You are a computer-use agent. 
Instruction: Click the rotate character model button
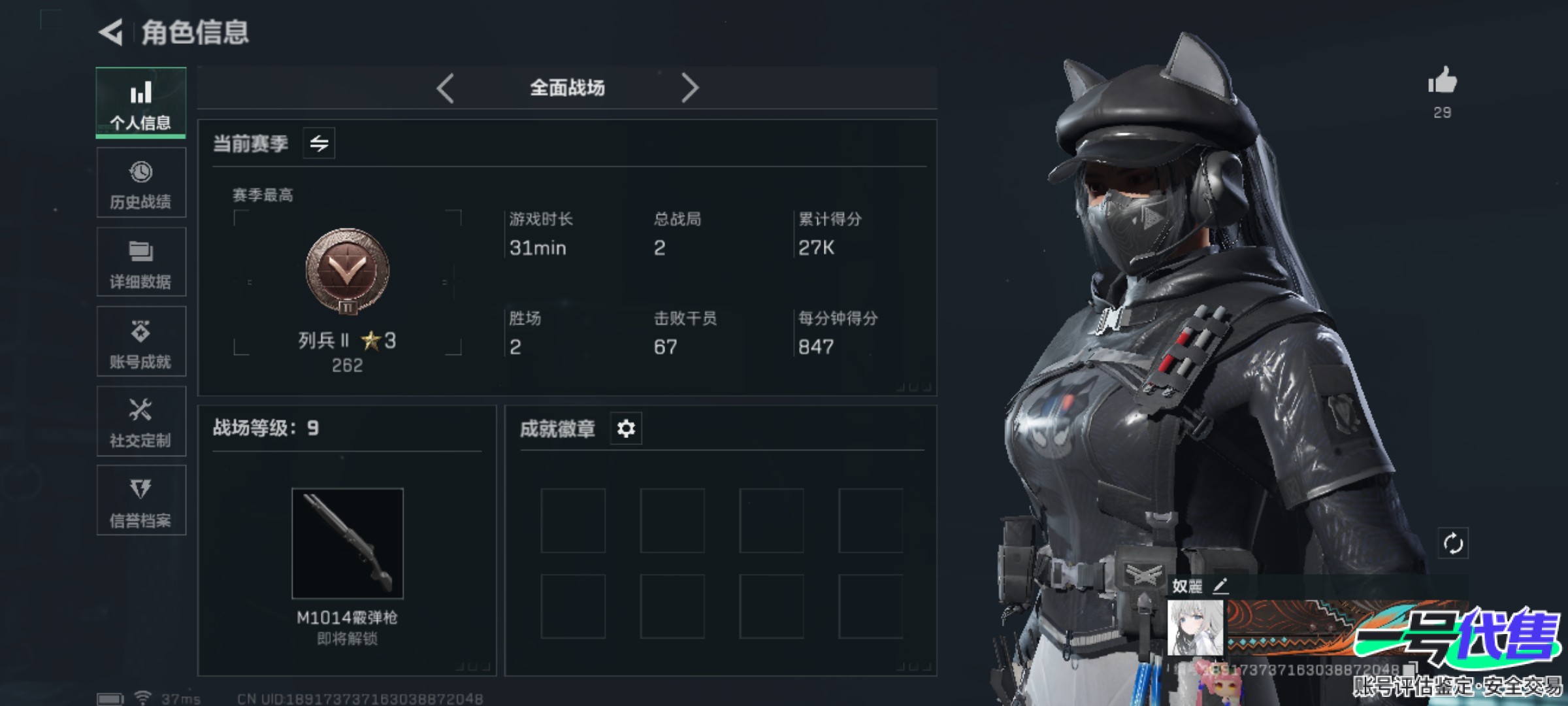tap(1452, 543)
